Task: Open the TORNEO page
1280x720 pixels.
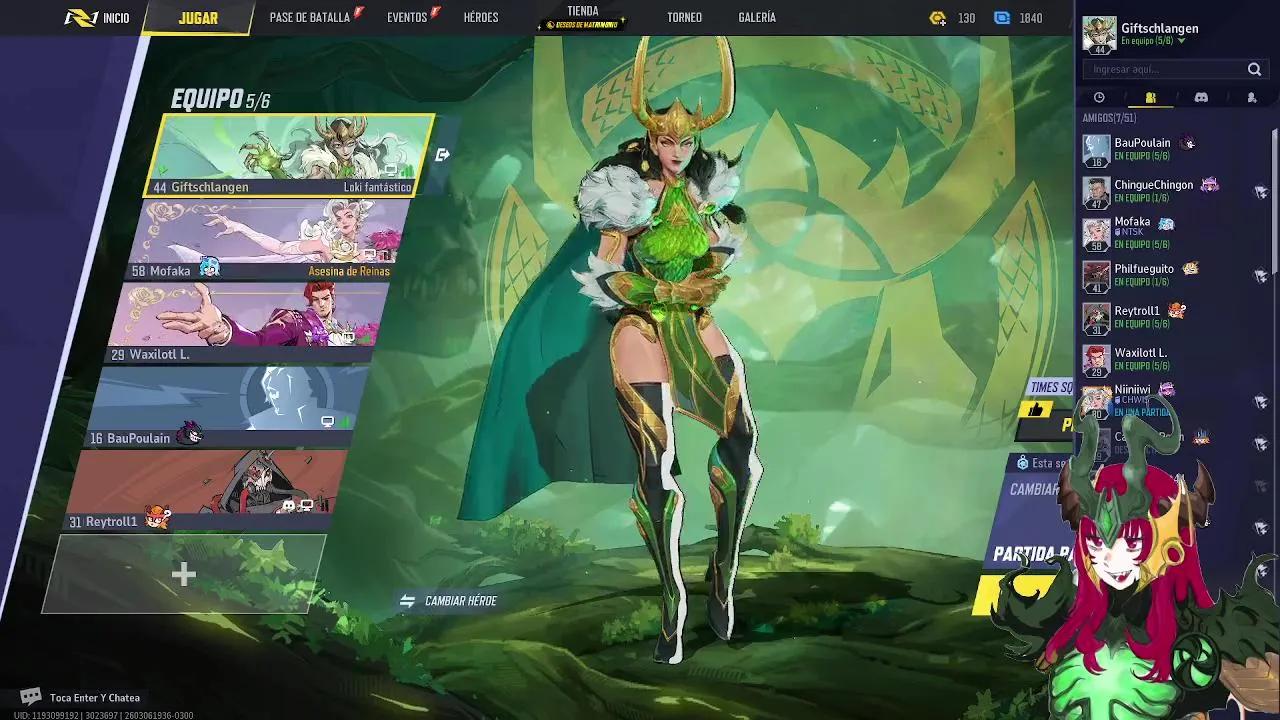Action: [683, 17]
